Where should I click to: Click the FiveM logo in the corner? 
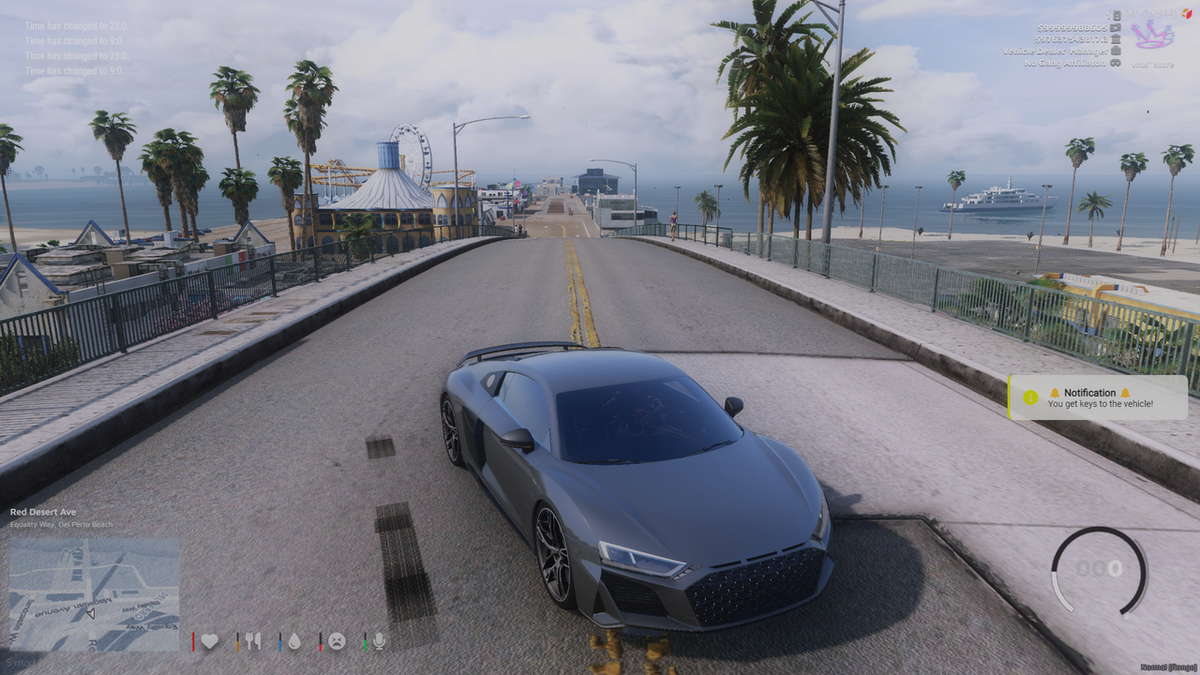coord(1189,12)
